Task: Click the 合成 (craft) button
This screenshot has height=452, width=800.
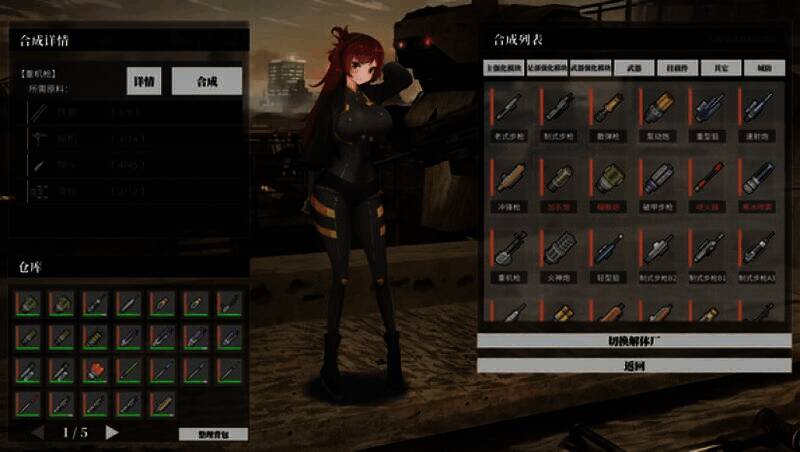Action: click(207, 82)
